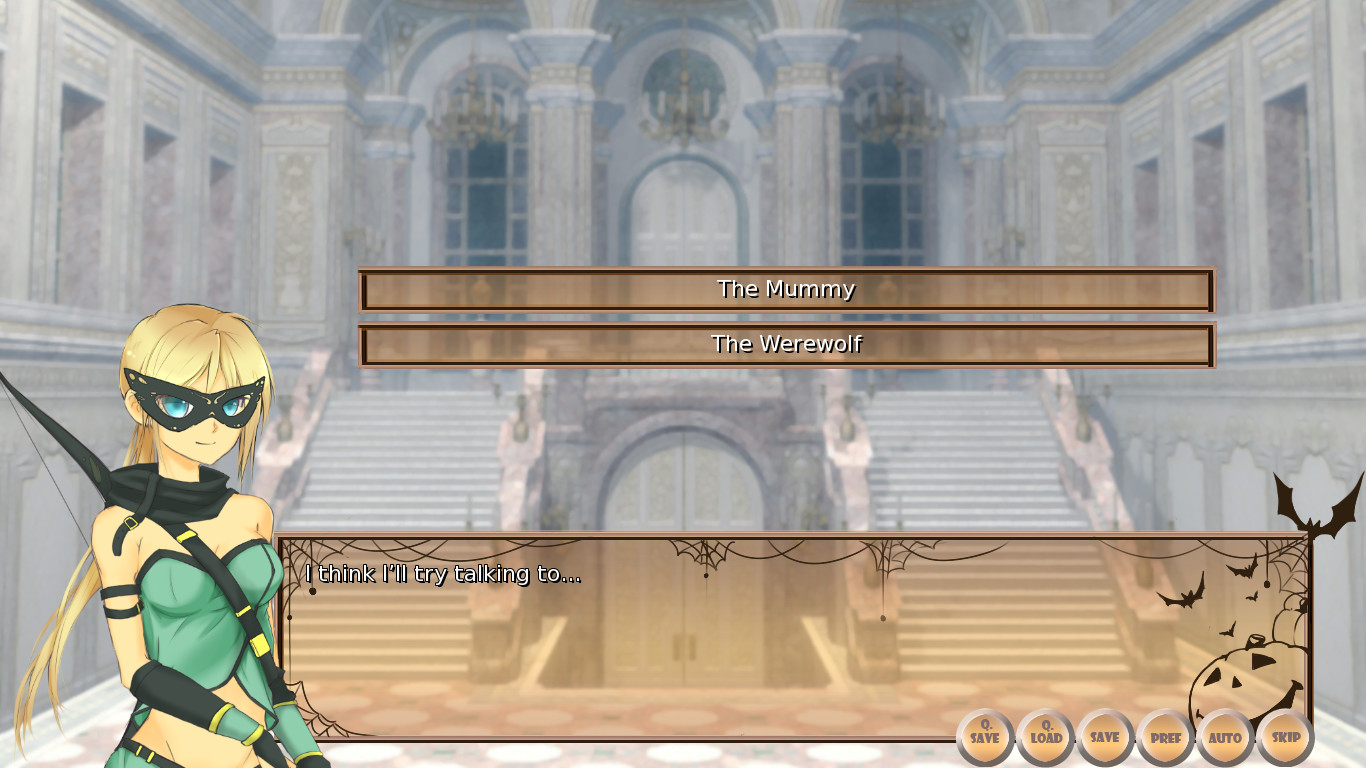Select the choice labeled The Werewolf
This screenshot has height=768, width=1366.
[786, 344]
